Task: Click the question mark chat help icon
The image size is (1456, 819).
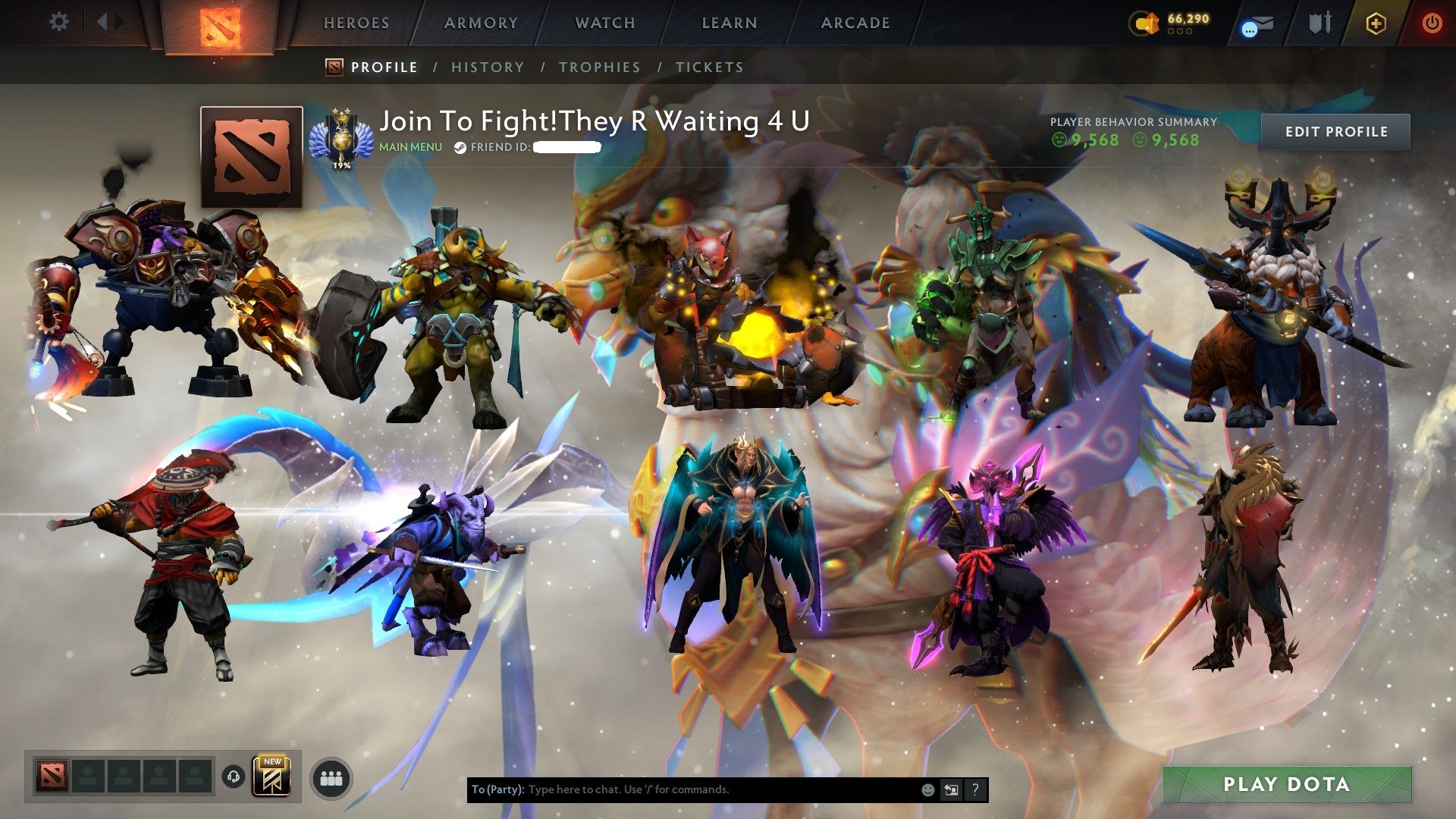Action: click(974, 789)
